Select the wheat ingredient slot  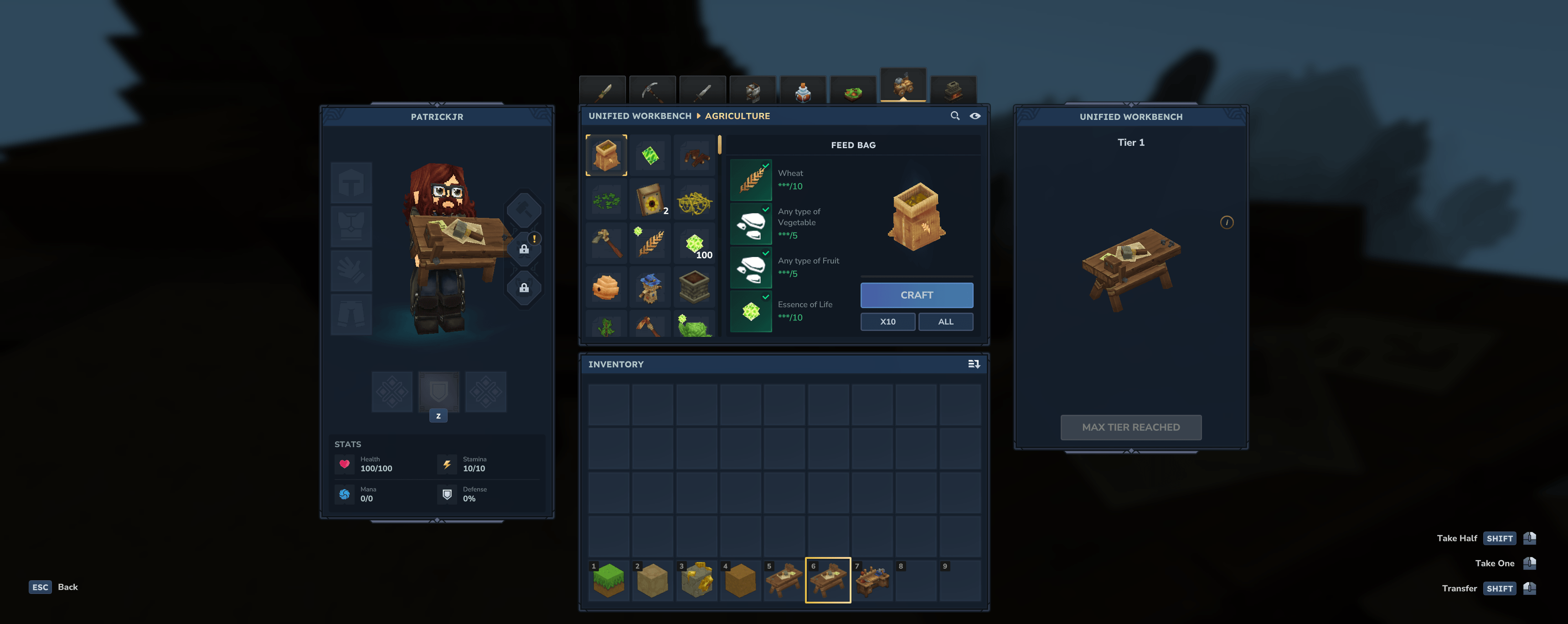pos(751,180)
